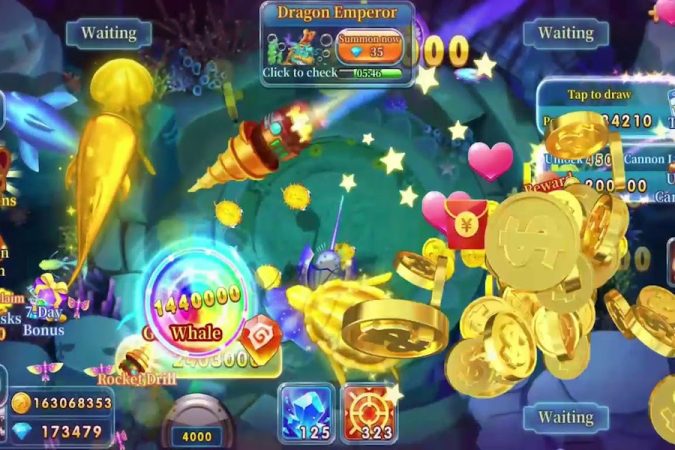
Task: Select the Tap to draw panel
Action: pyautogui.click(x=598, y=95)
